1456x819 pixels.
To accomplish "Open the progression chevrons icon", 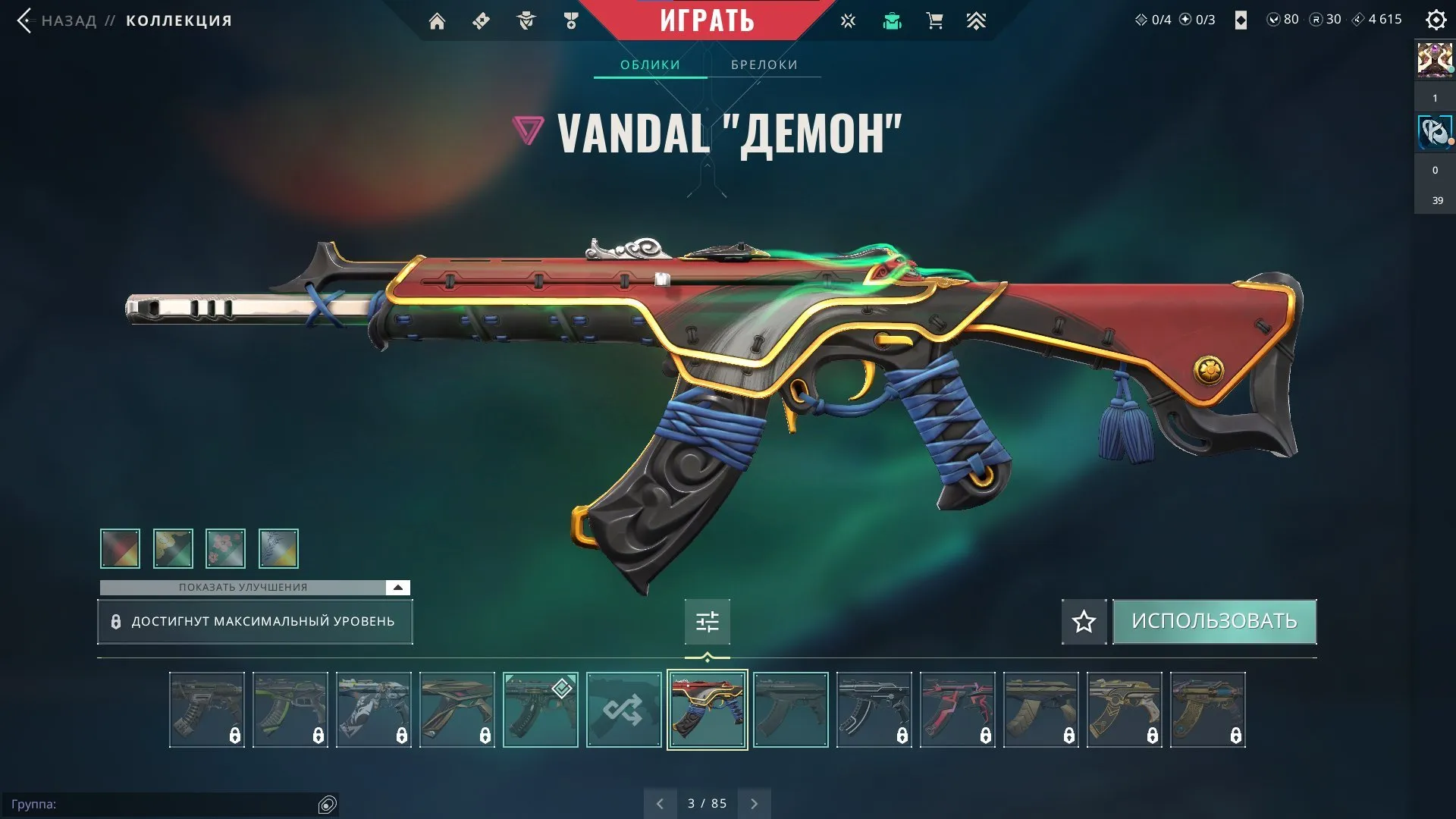I will point(977,20).
